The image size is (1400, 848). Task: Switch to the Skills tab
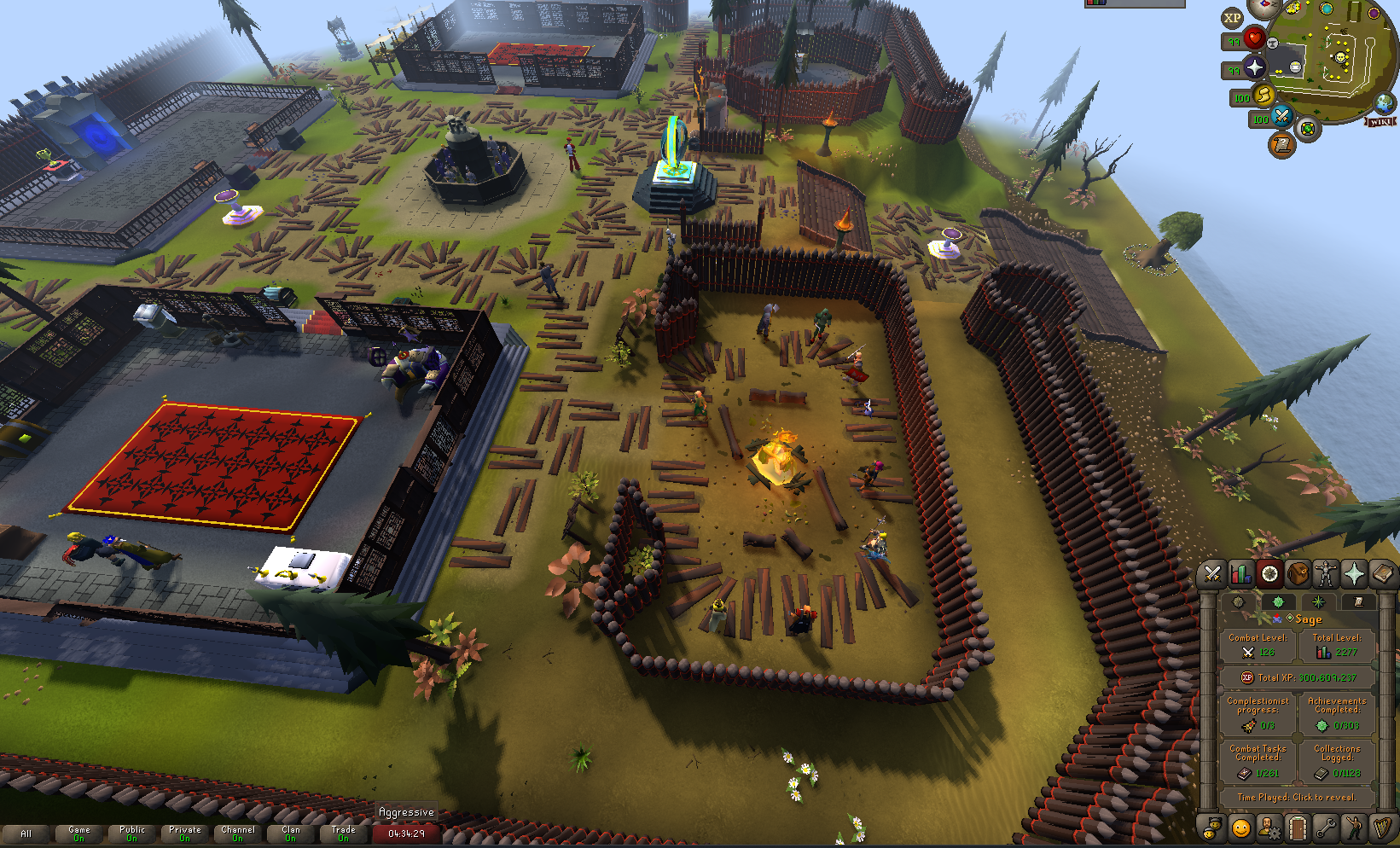pos(1240,574)
